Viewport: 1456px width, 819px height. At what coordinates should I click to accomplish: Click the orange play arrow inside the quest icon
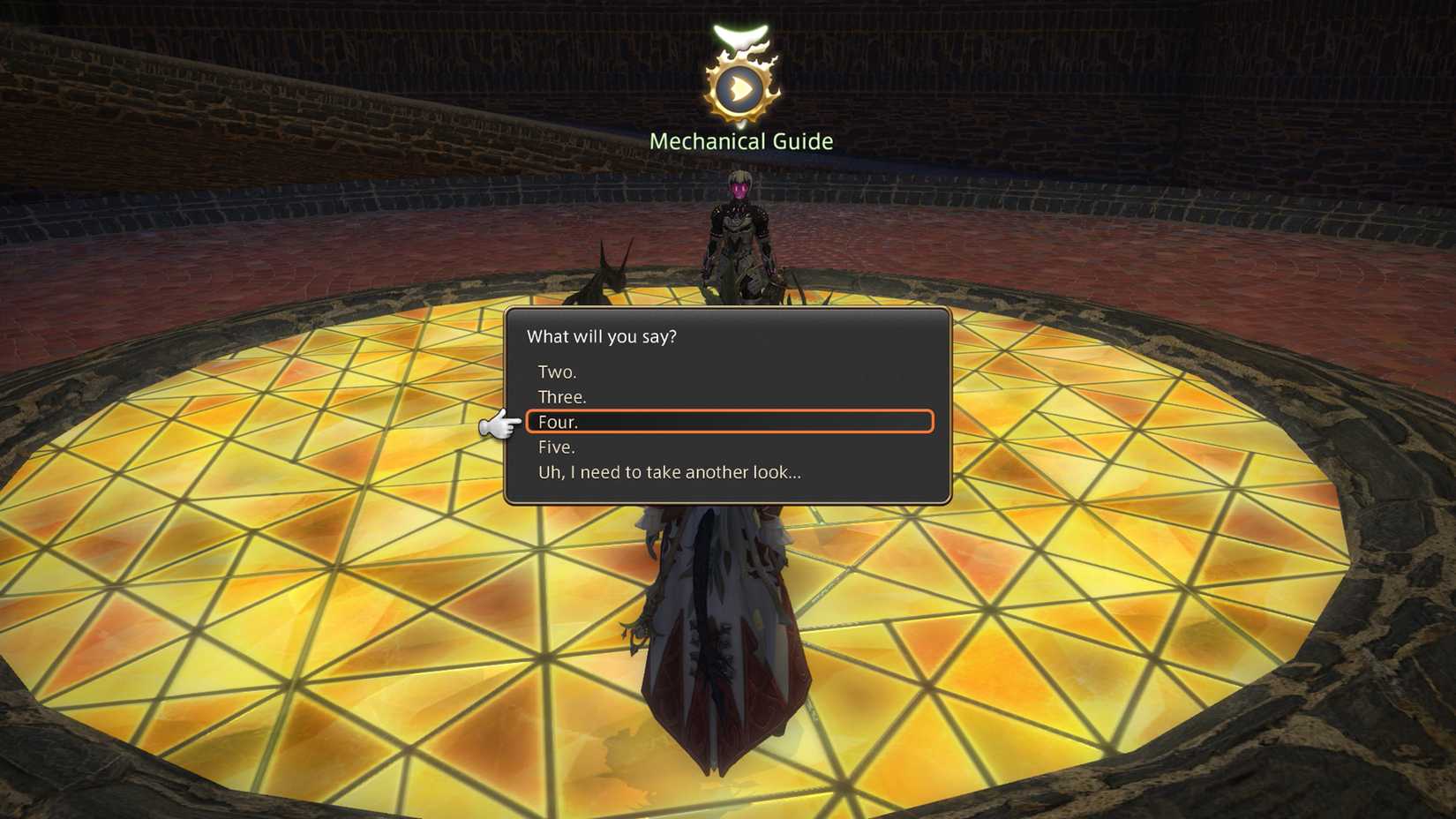coord(741,88)
